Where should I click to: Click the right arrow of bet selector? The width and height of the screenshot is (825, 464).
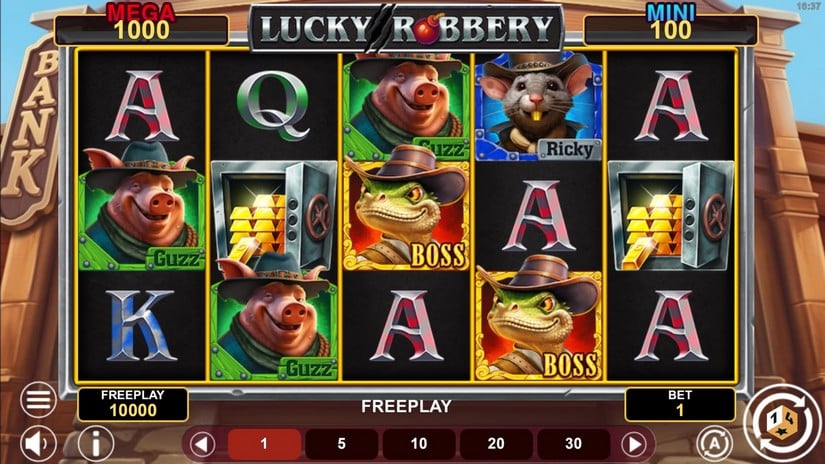click(x=633, y=443)
